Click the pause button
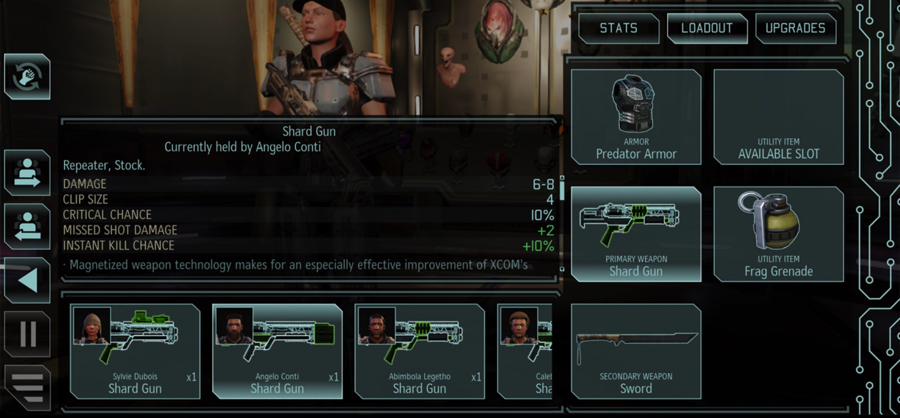This screenshot has width=900, height=418. coord(27,333)
